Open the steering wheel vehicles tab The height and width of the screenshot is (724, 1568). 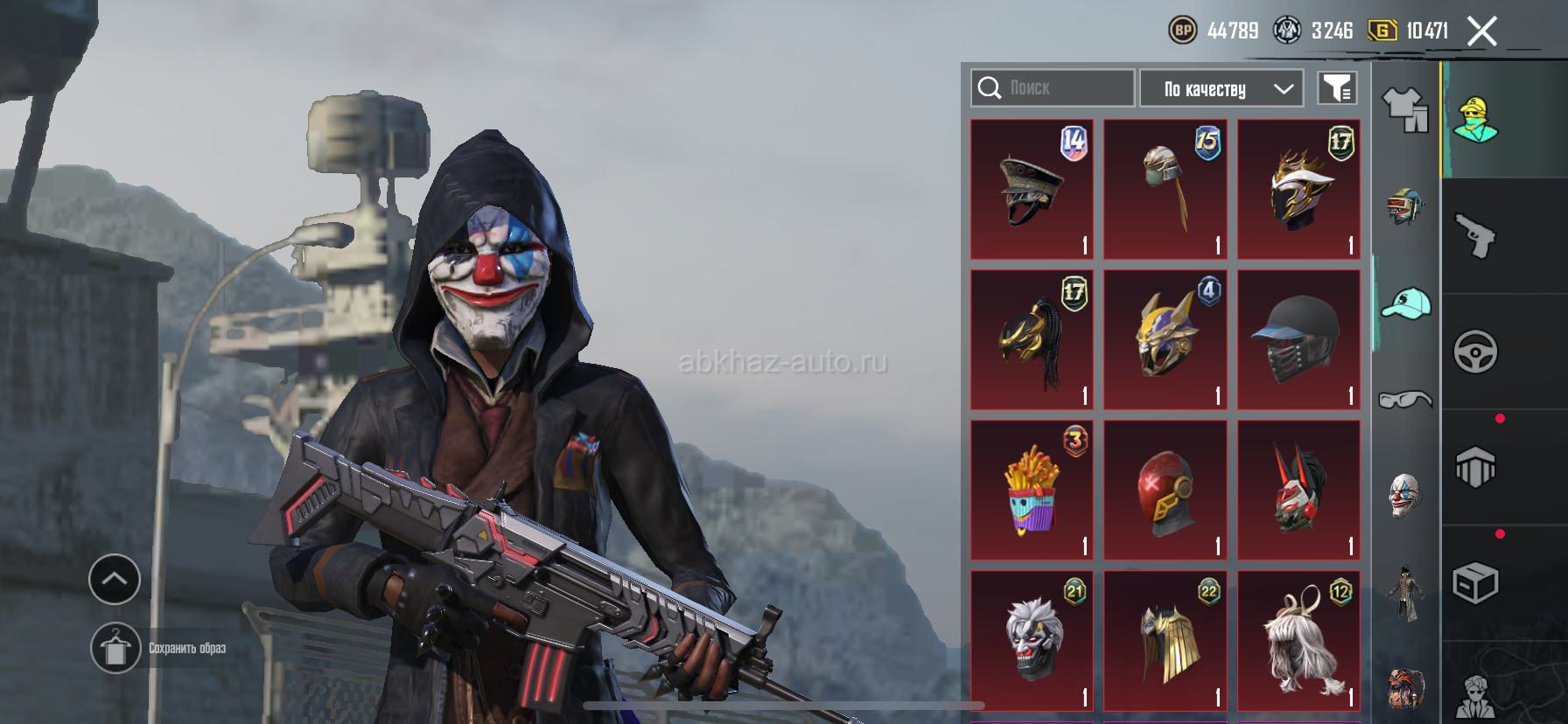pos(1476,352)
